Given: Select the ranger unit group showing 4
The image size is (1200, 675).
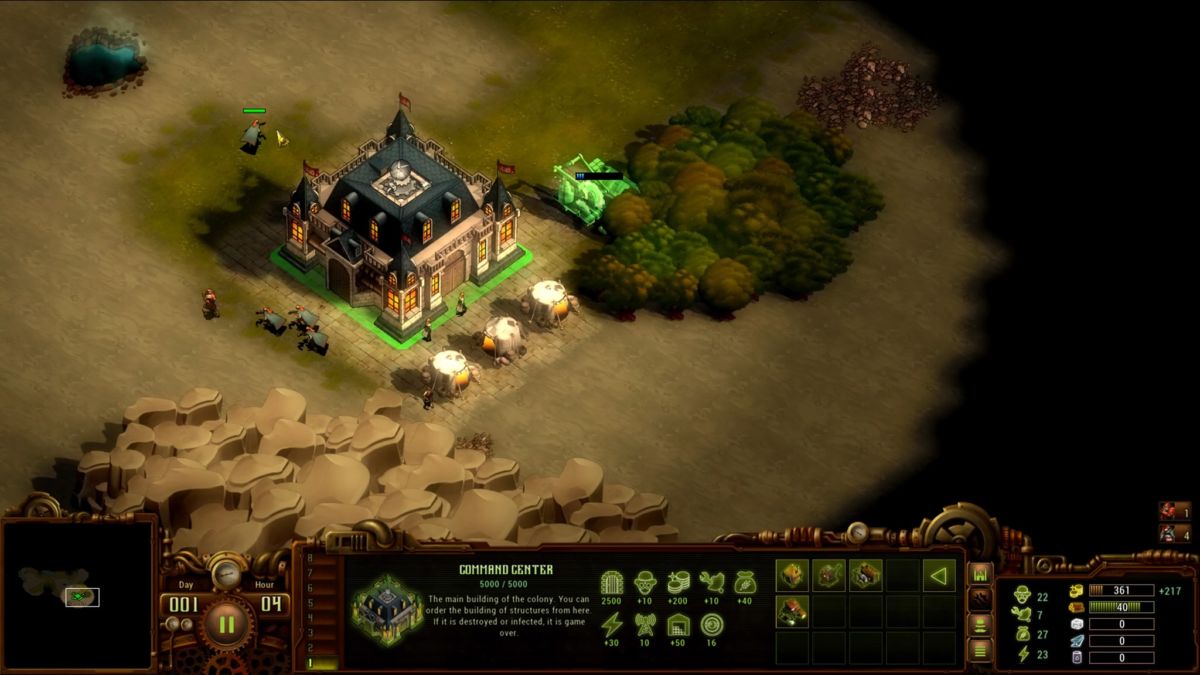Looking at the screenshot, I should coord(1175,534).
